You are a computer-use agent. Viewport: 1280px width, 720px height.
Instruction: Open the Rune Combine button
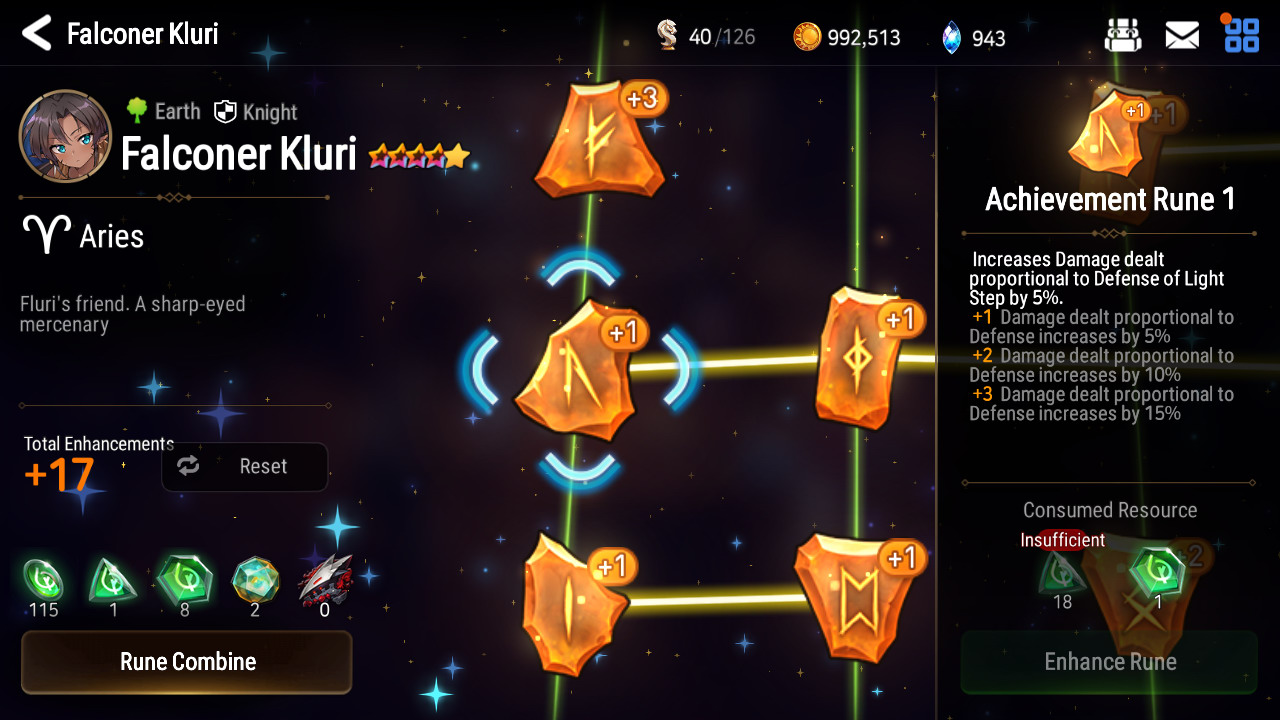pyautogui.click(x=187, y=662)
